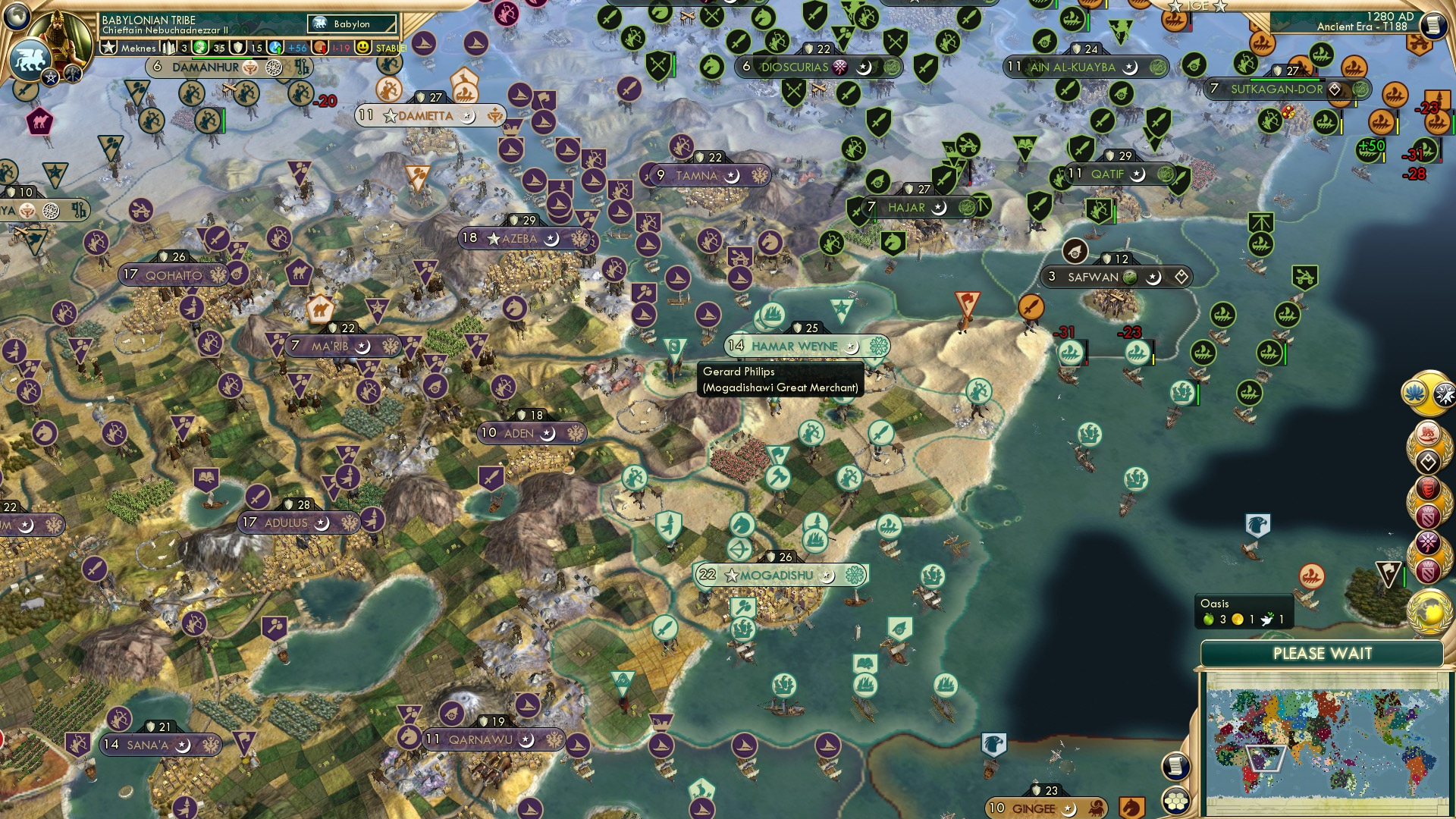1456x819 pixels.
Task: Open the IGE editor from the top bar
Action: point(1197,6)
